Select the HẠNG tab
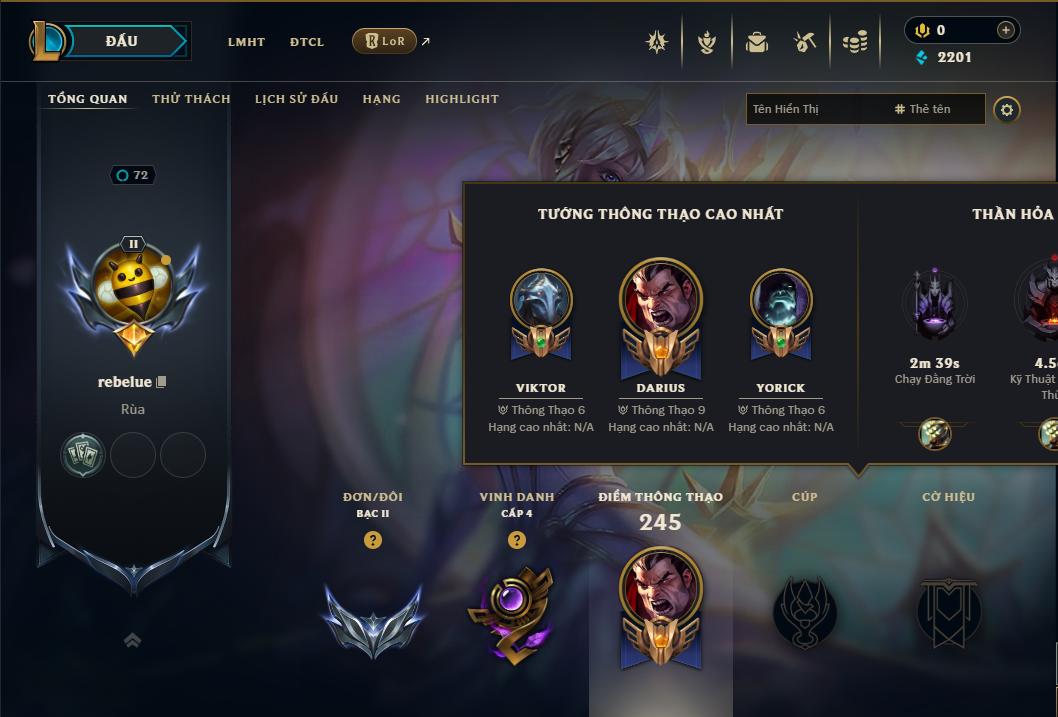This screenshot has height=717, width=1058. click(381, 99)
